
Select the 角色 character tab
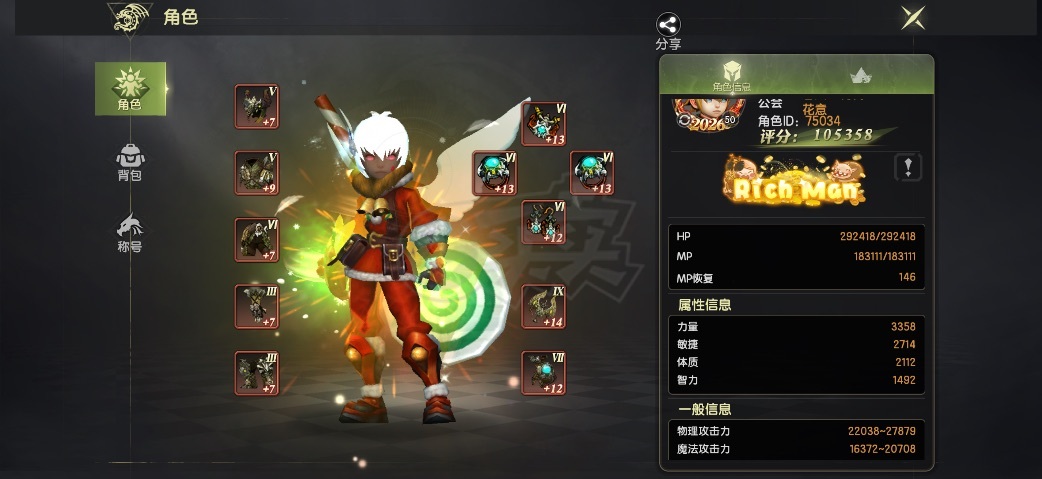(x=130, y=88)
